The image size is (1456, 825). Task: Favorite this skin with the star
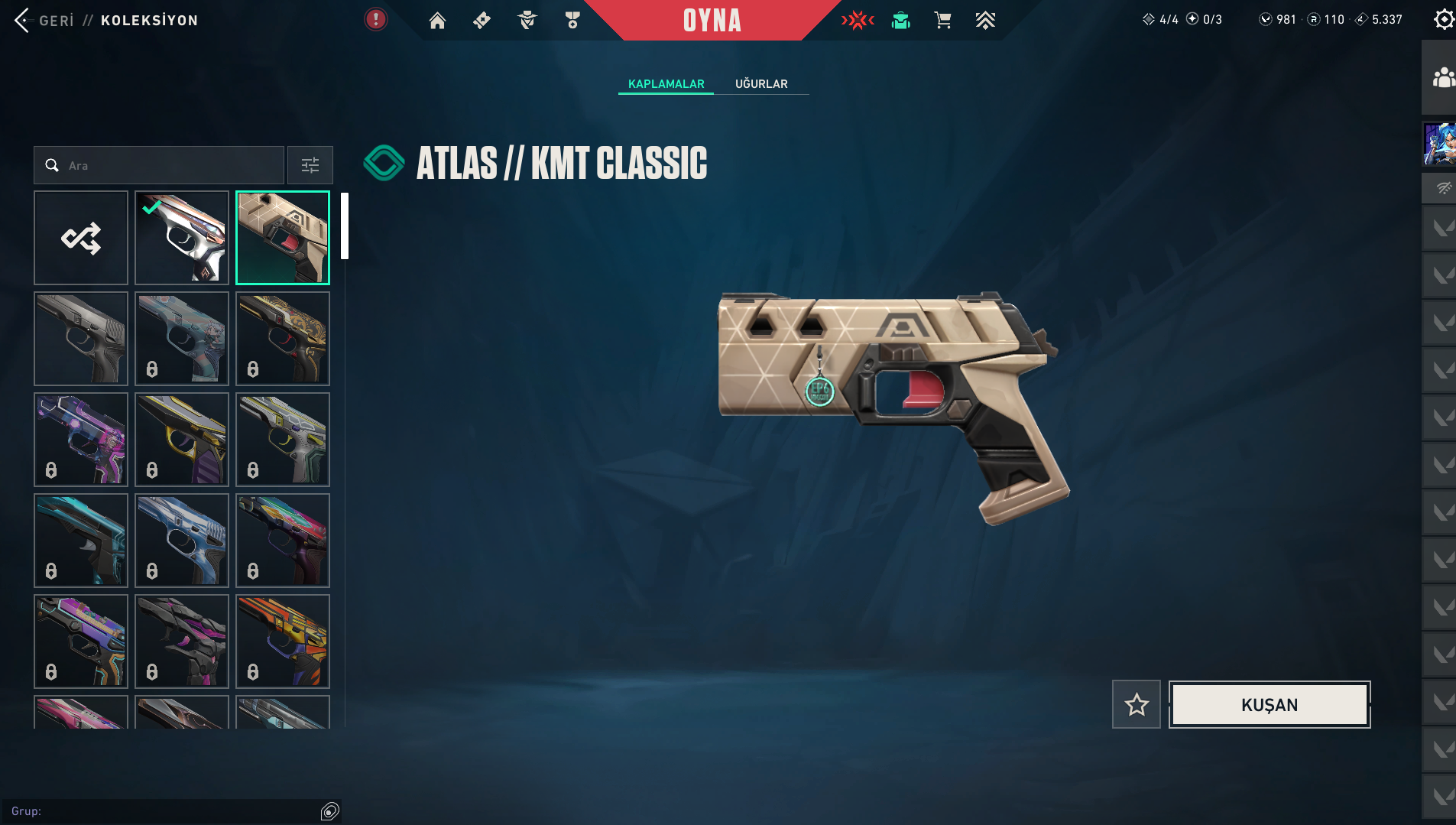pyautogui.click(x=1137, y=704)
